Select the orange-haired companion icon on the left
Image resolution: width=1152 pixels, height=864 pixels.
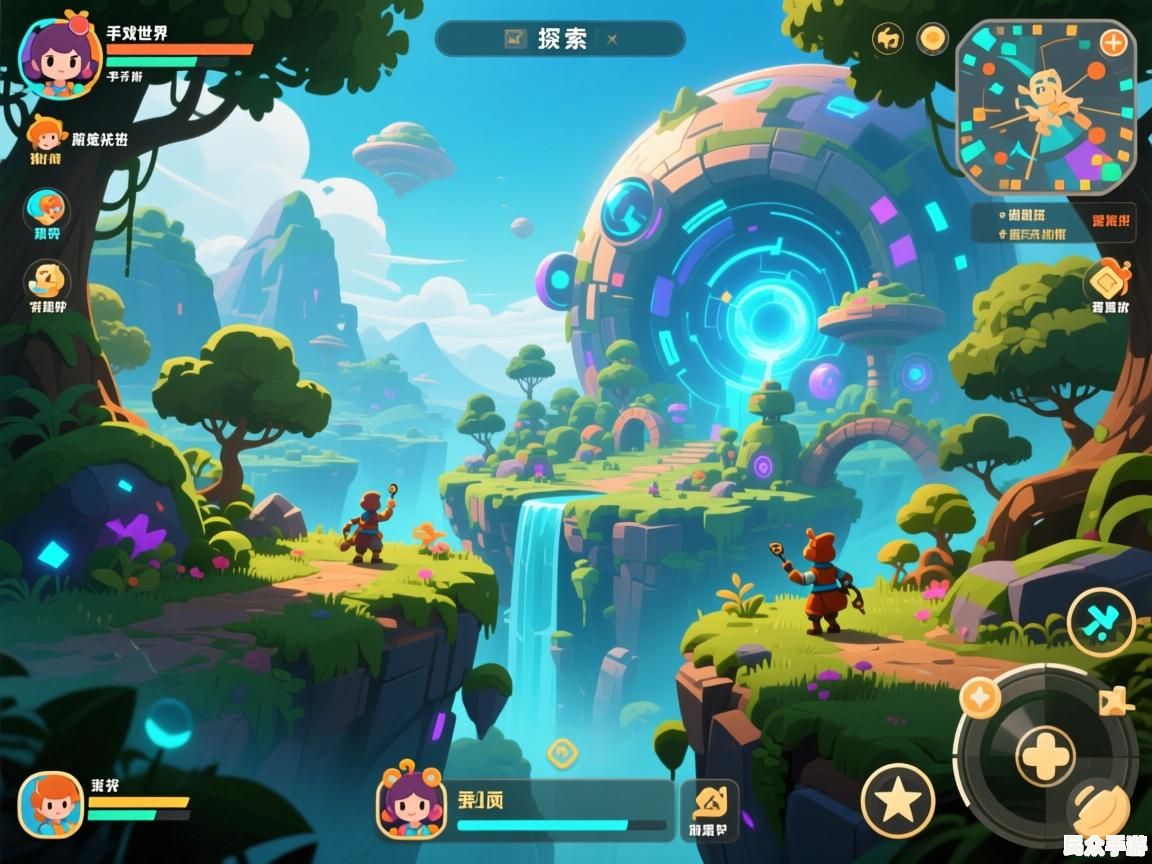[x=45, y=135]
